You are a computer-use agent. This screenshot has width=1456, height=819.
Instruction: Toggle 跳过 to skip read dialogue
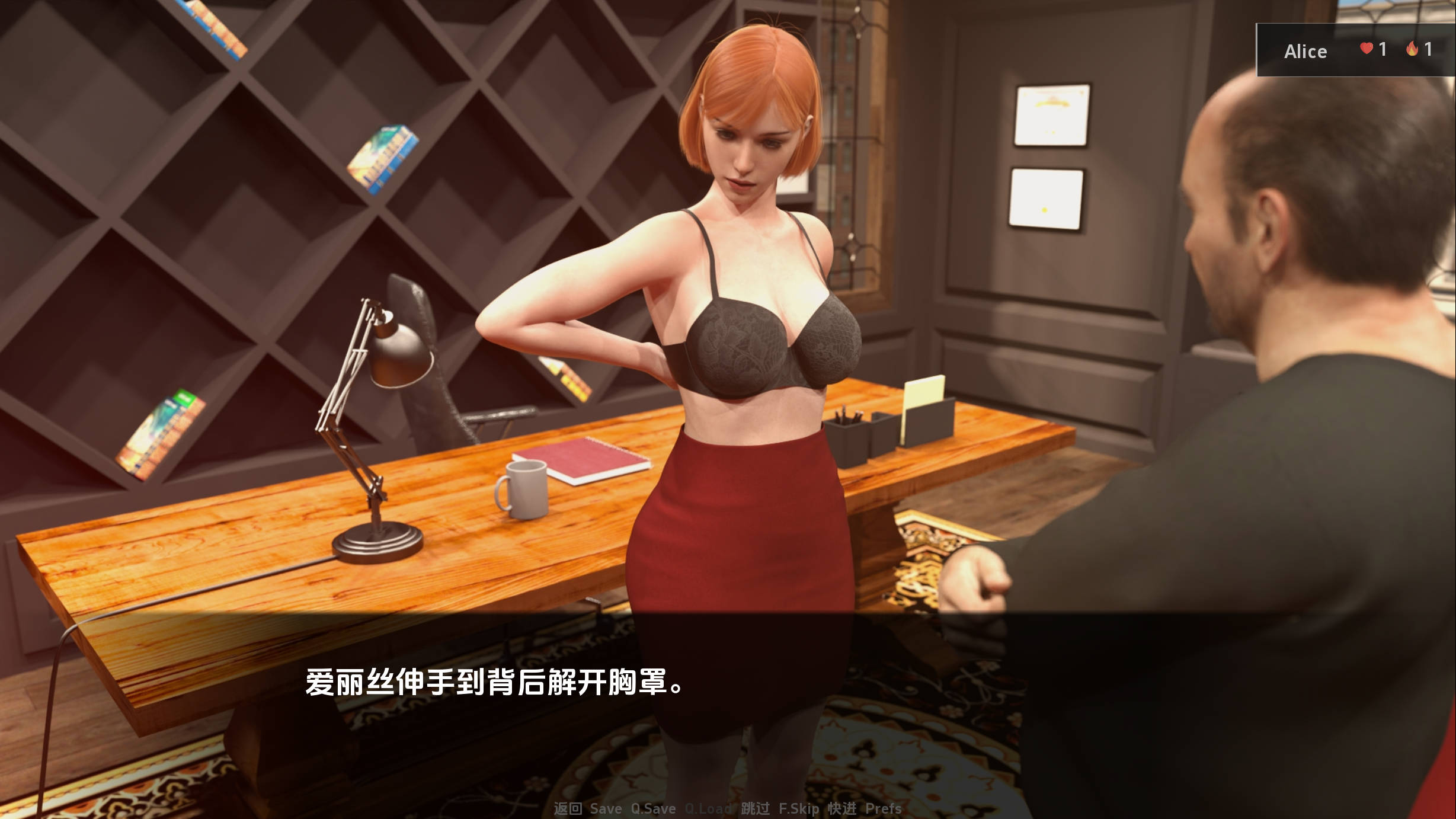(756, 809)
